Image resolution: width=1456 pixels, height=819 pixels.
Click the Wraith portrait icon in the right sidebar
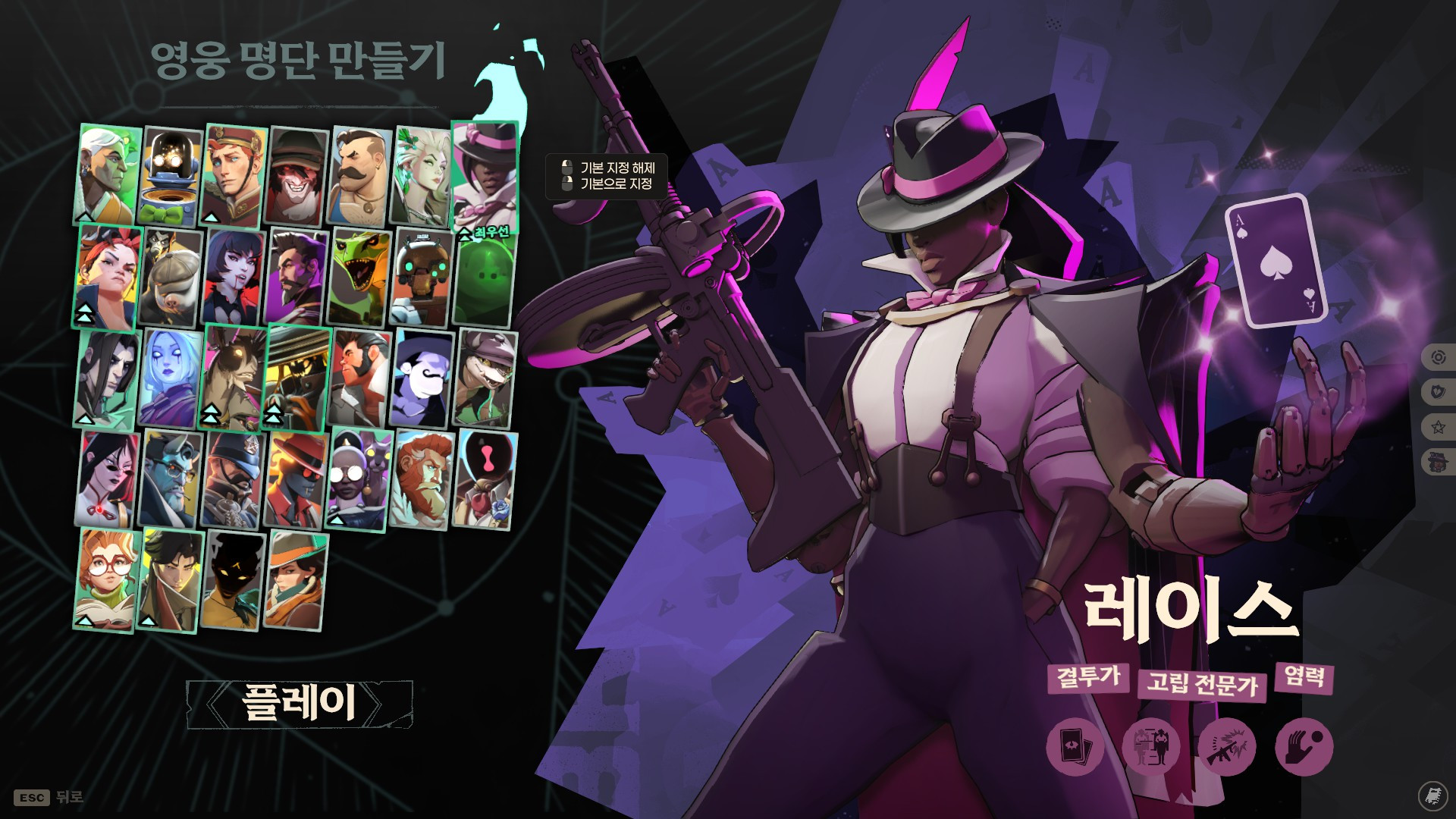click(1438, 461)
